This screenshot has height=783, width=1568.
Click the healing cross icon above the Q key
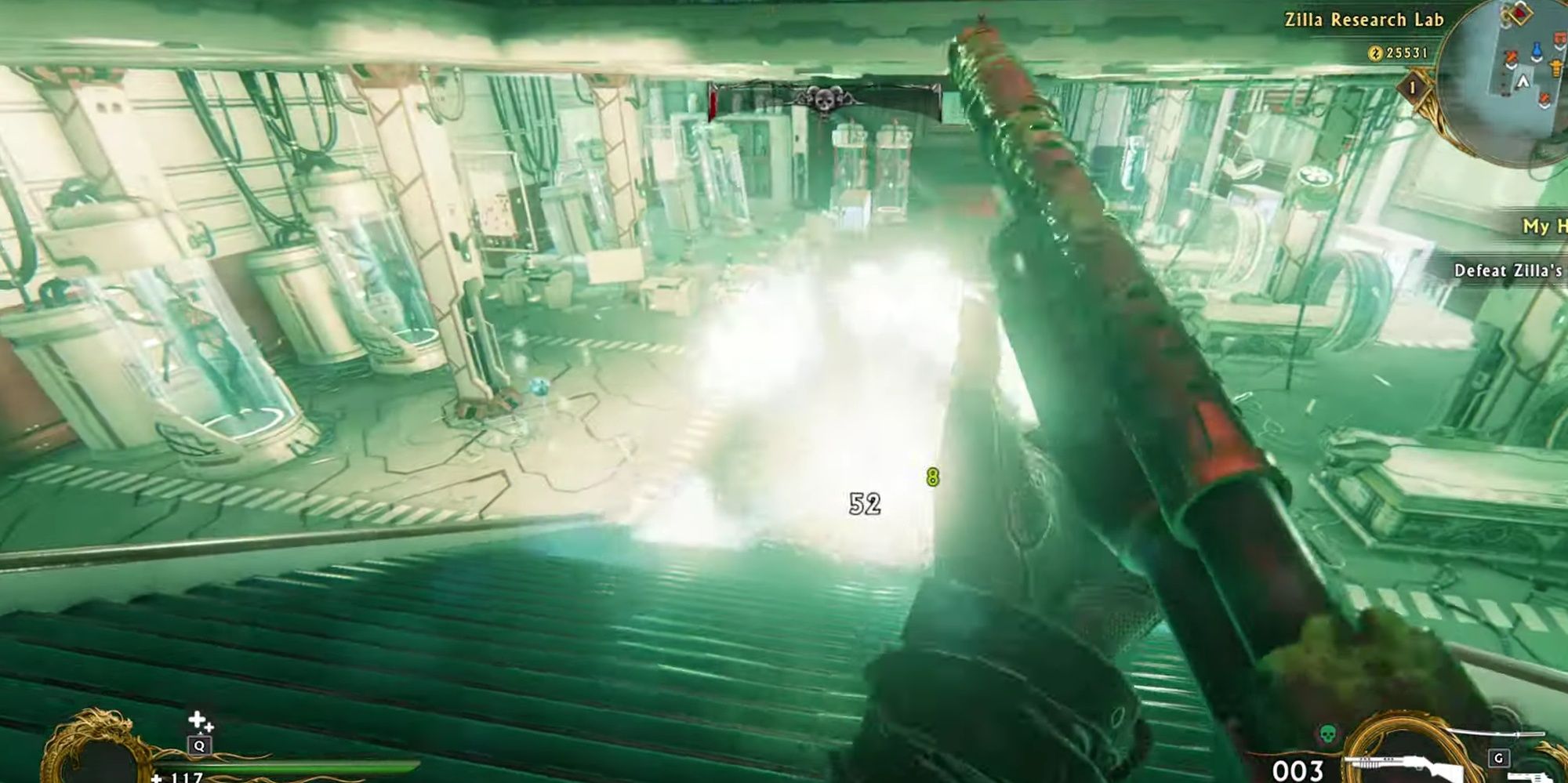[x=196, y=720]
